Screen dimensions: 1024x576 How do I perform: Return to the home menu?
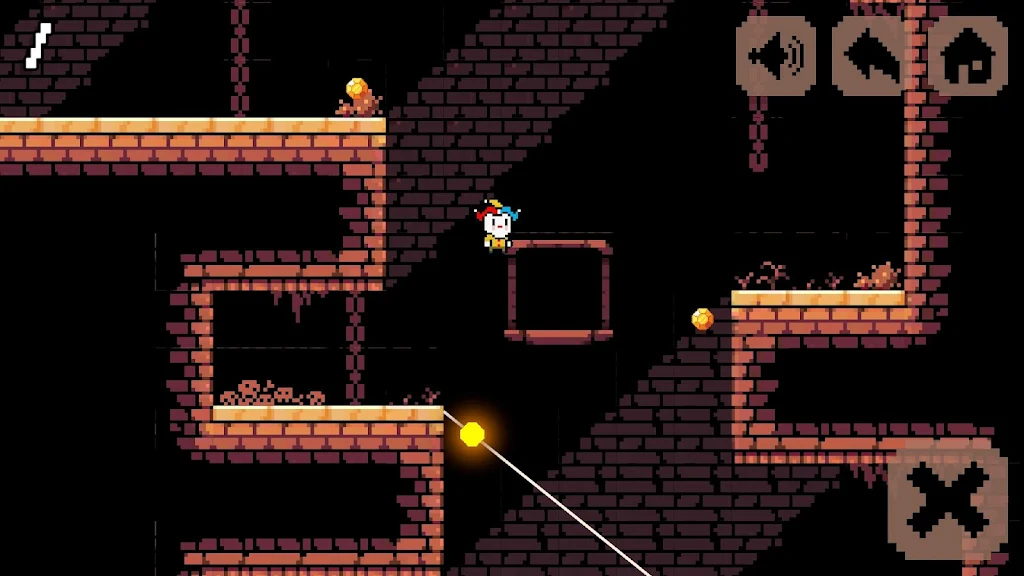point(967,56)
